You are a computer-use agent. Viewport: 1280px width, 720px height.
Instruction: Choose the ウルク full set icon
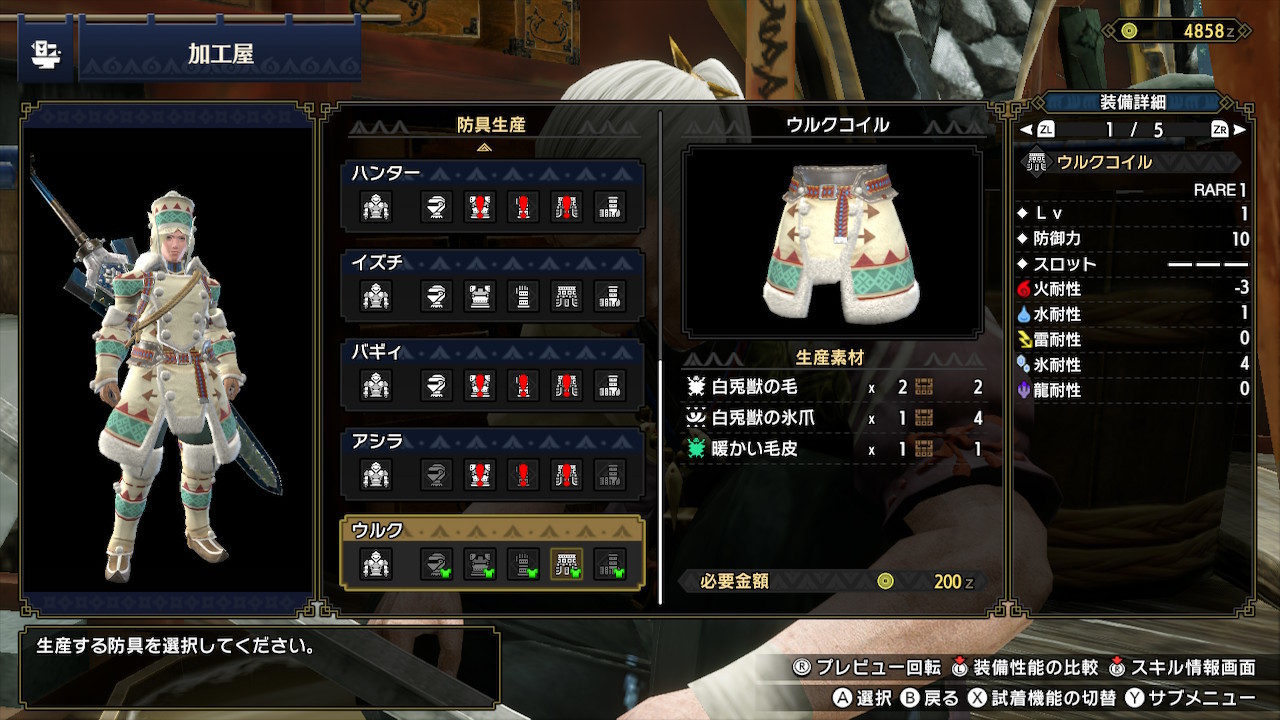[376, 565]
